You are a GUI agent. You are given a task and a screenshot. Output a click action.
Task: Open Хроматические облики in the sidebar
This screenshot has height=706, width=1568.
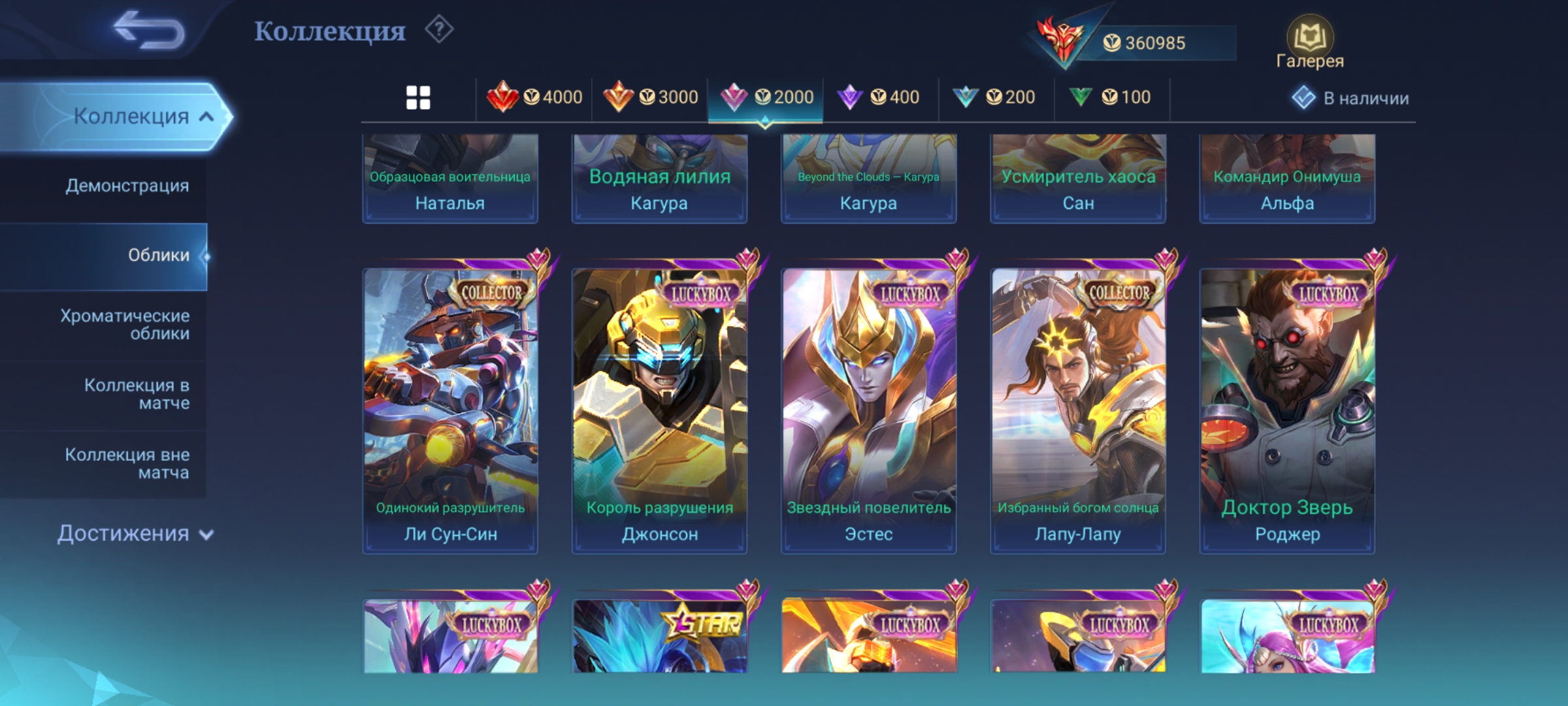point(125,325)
